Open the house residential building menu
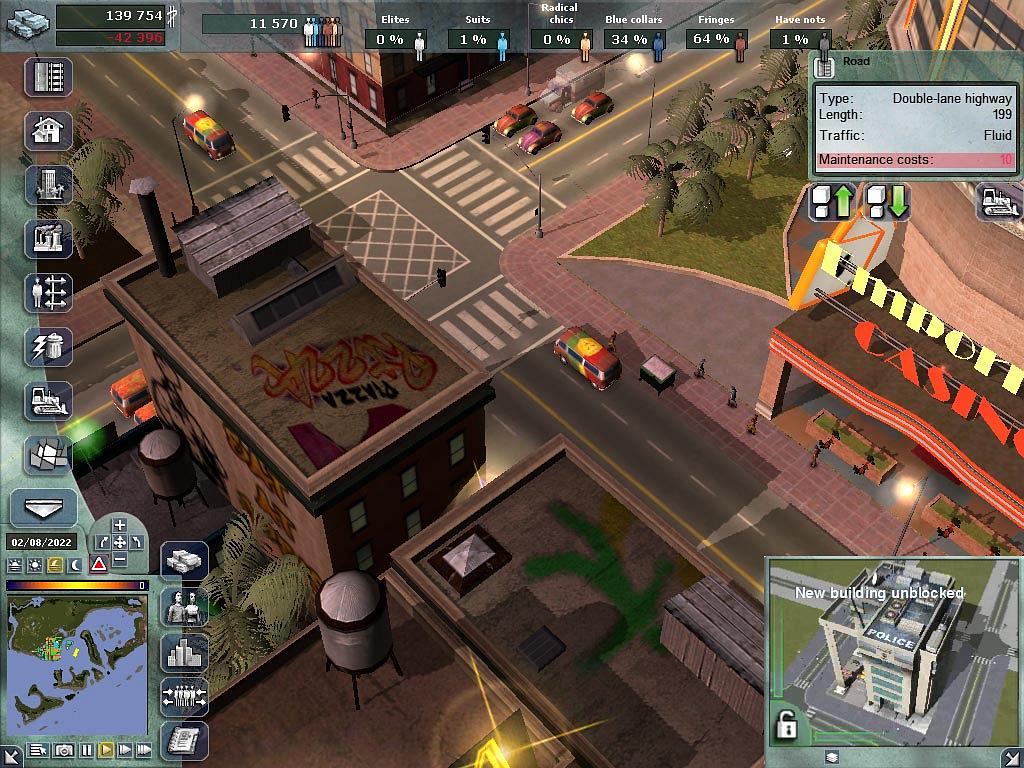Image resolution: width=1024 pixels, height=768 pixels. 48,131
